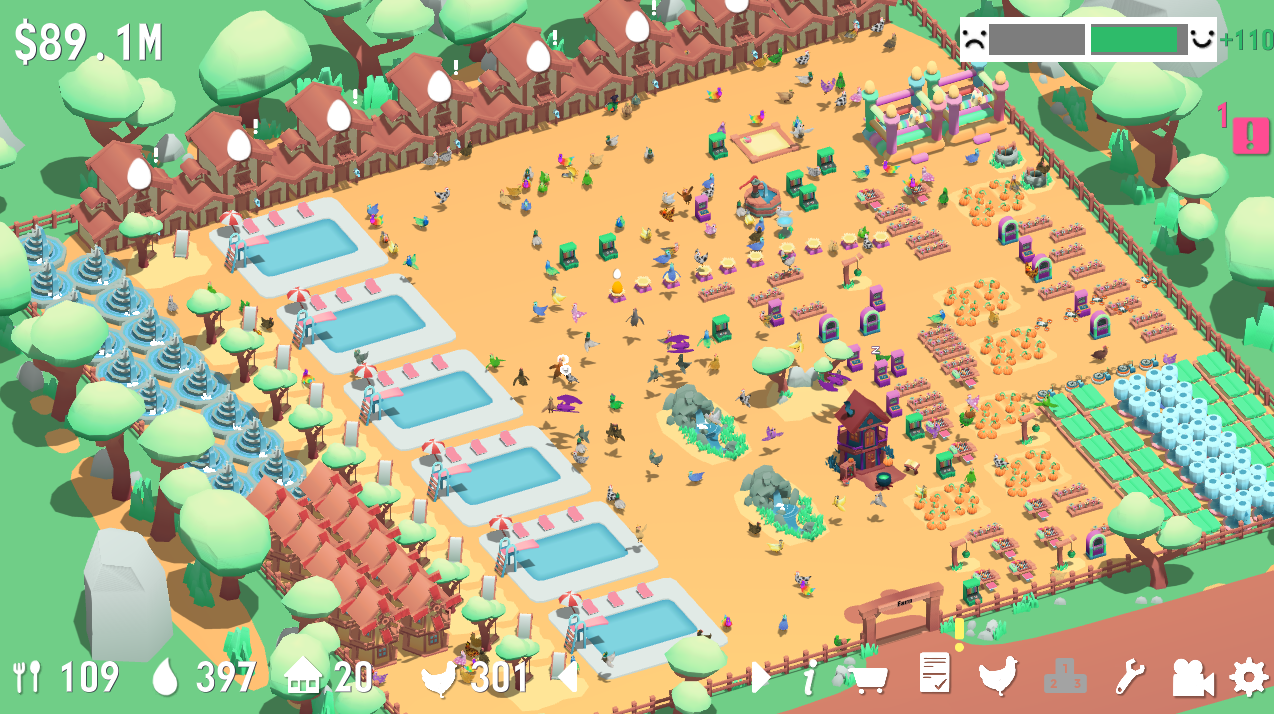1274x714 pixels.
Task: Open the checklist tasks document
Action: [x=934, y=673]
